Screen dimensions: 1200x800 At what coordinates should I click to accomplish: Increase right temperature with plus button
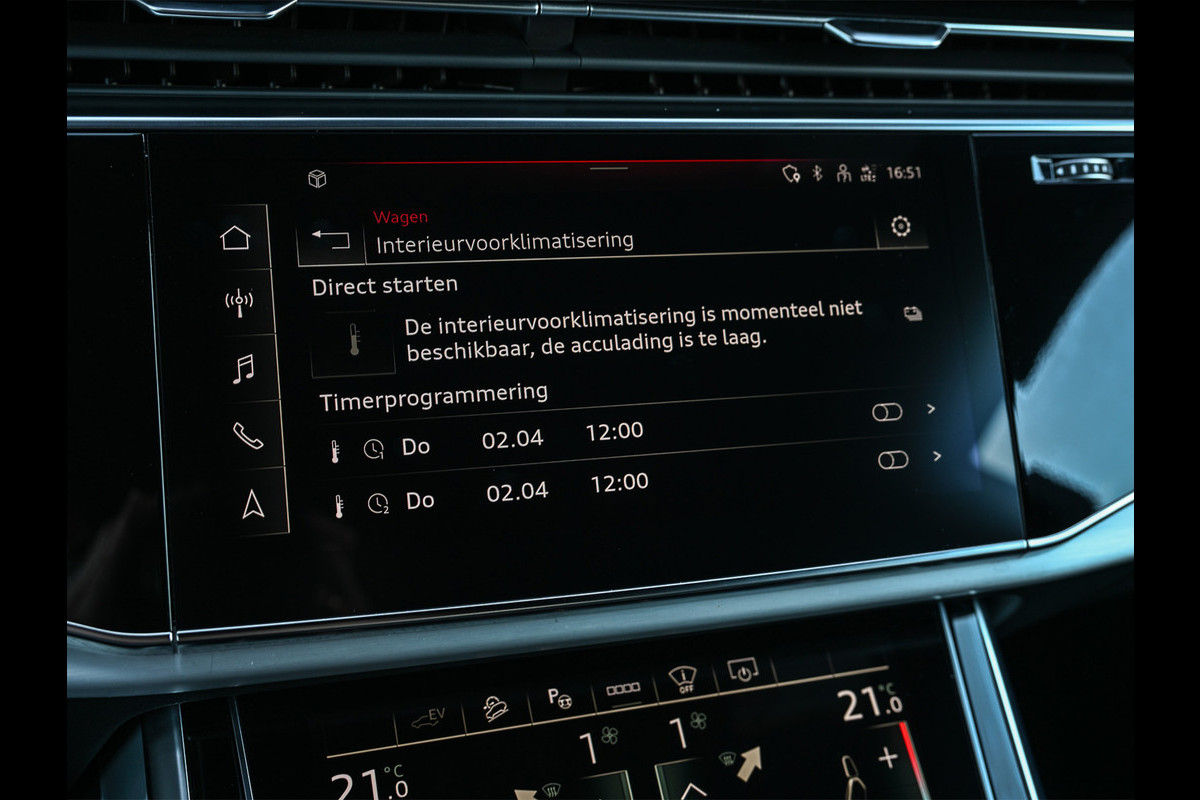[x=888, y=756]
